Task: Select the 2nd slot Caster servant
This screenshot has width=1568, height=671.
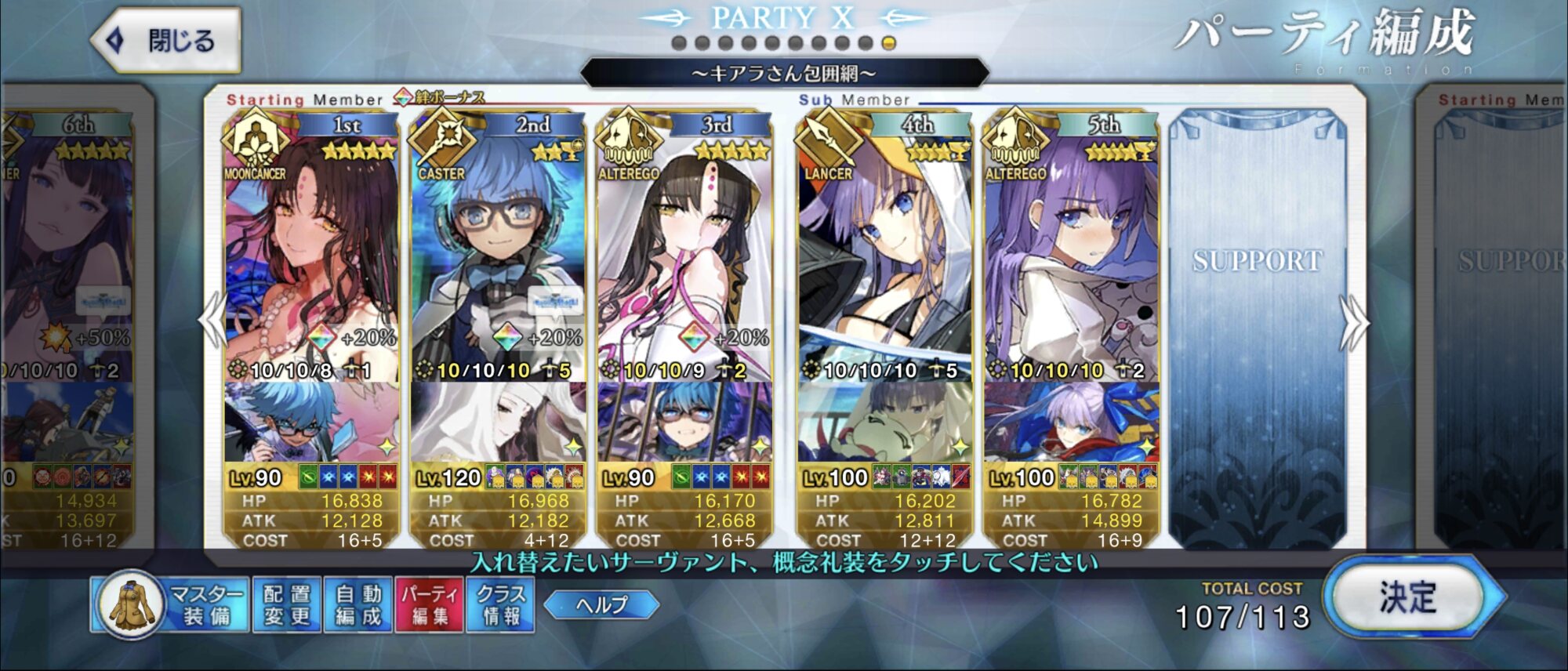Action: [498, 251]
